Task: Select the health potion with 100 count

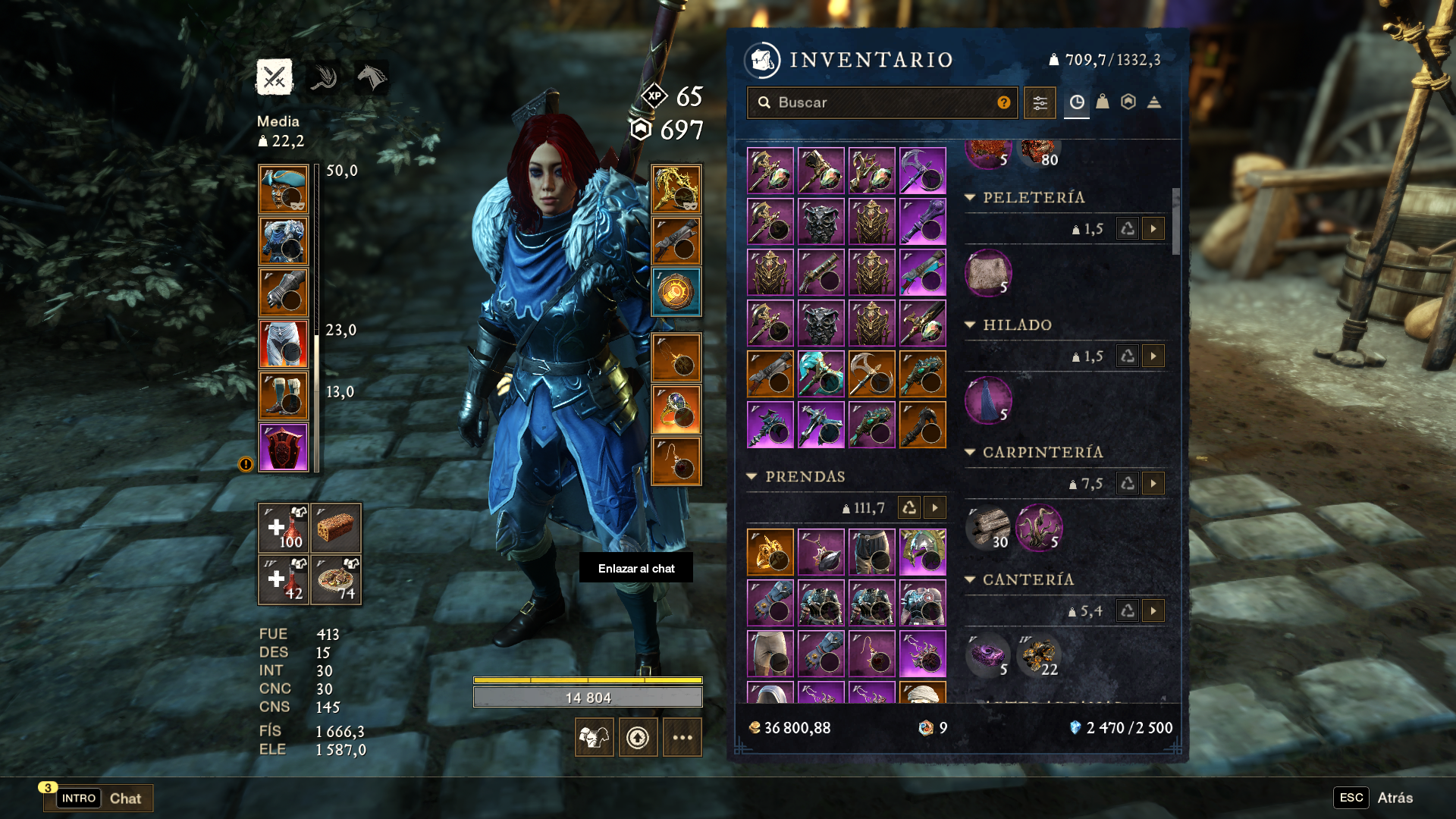Action: pyautogui.click(x=284, y=528)
